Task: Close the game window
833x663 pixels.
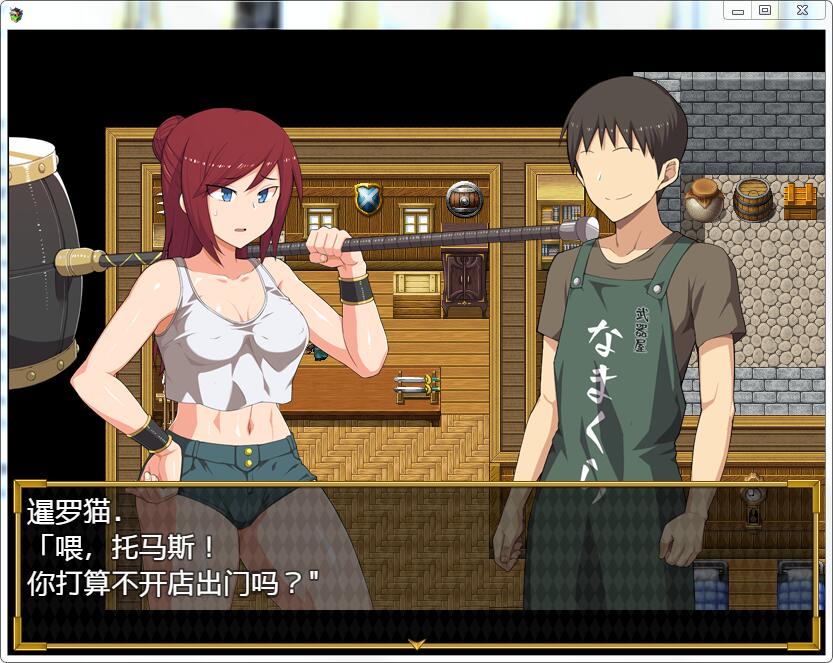Action: point(802,11)
